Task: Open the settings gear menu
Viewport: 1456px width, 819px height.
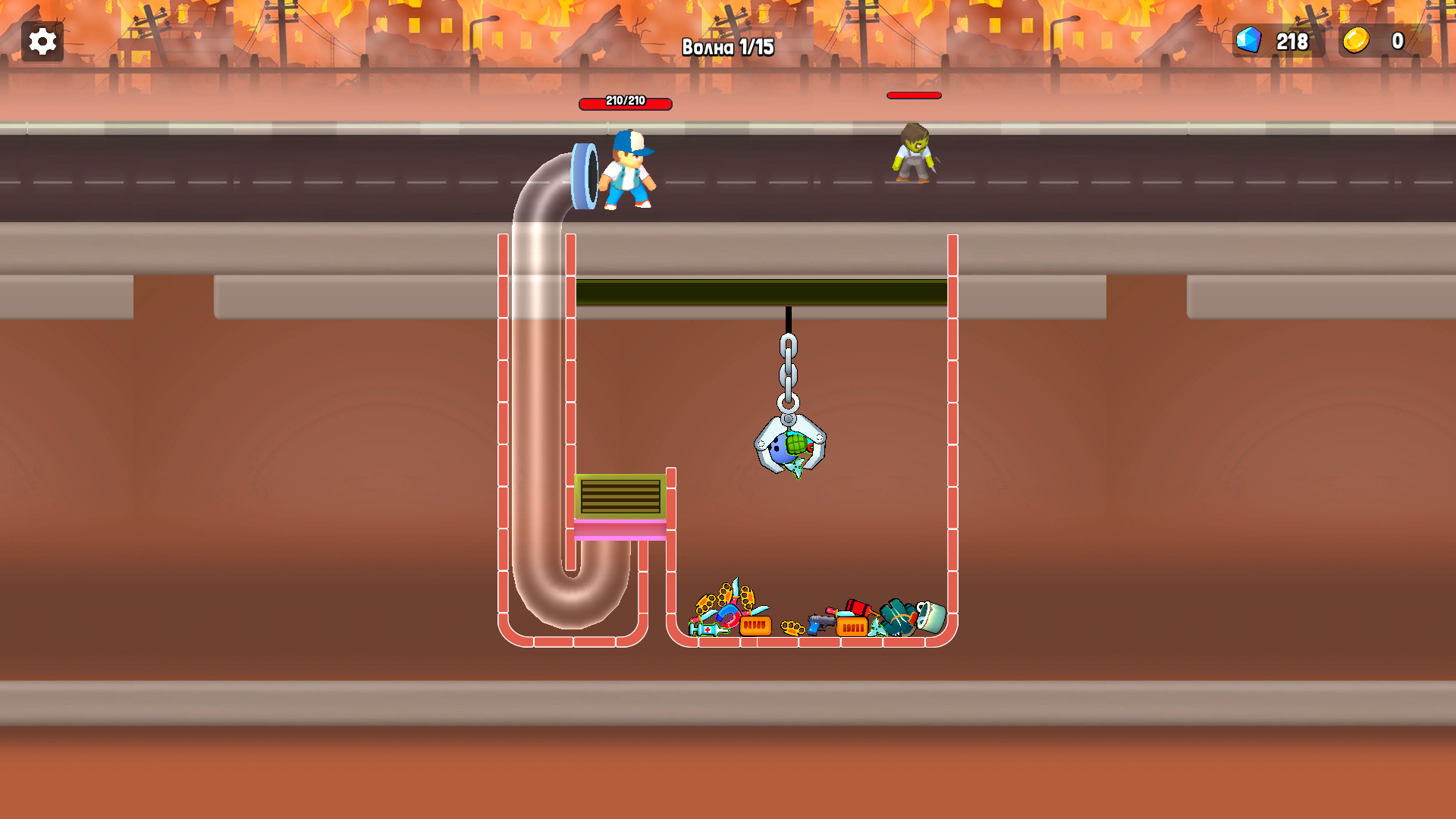Action: [x=42, y=41]
